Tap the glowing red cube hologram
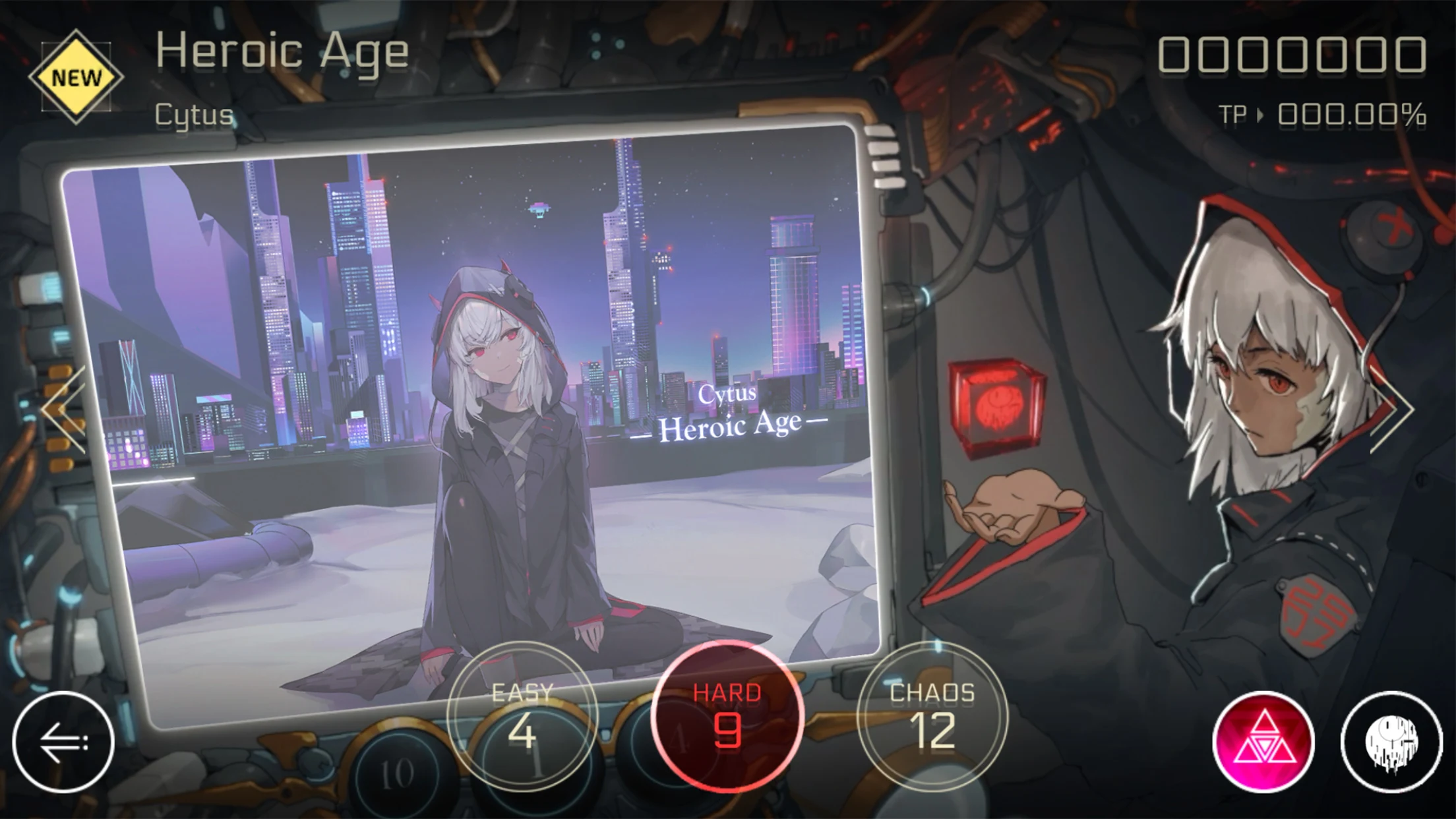Image resolution: width=1456 pixels, height=819 pixels. pyautogui.click(x=997, y=400)
